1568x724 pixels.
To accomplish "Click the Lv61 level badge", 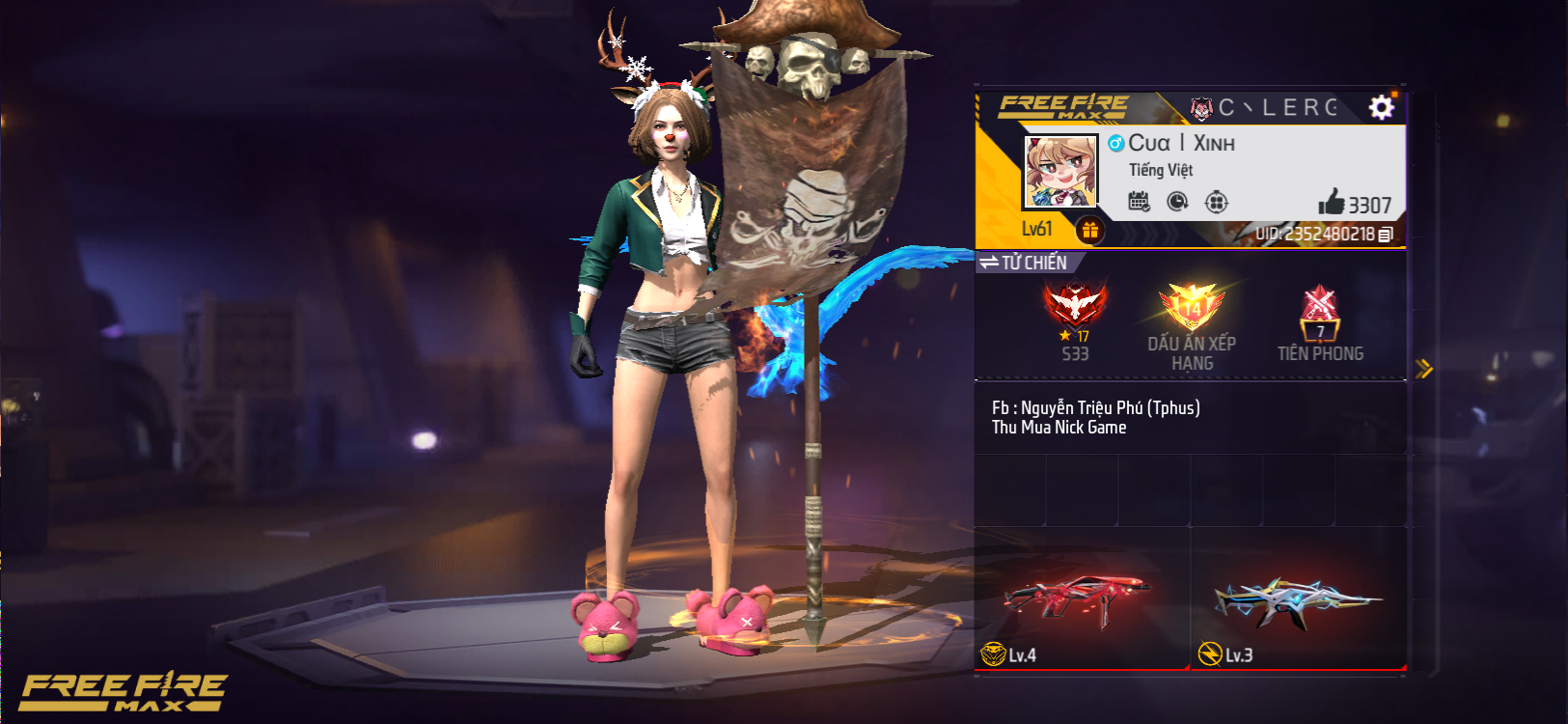I will [x=1035, y=229].
